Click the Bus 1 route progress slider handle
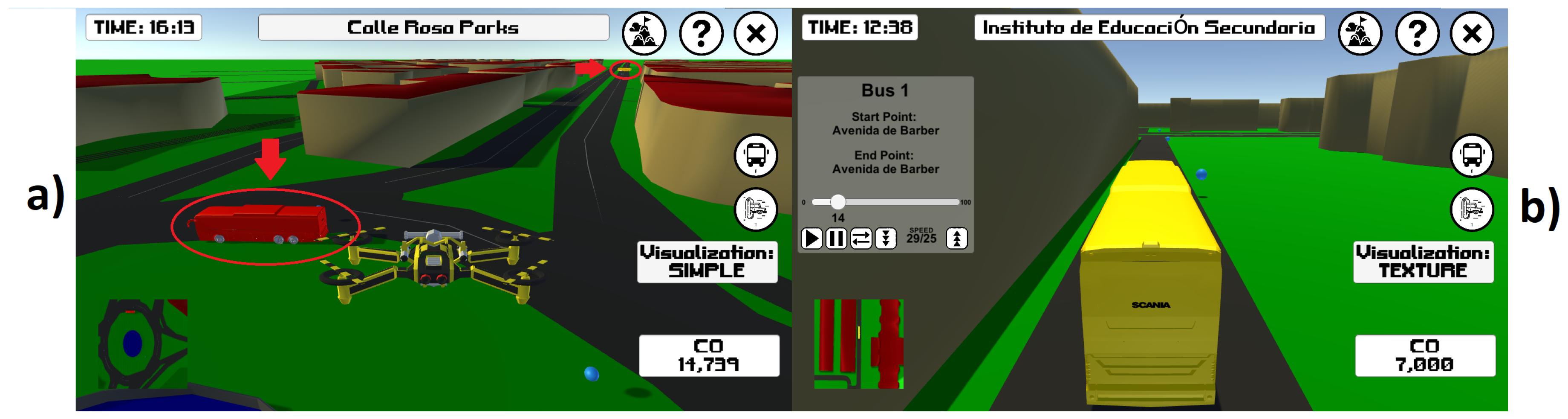1568x419 pixels. pyautogui.click(x=838, y=201)
